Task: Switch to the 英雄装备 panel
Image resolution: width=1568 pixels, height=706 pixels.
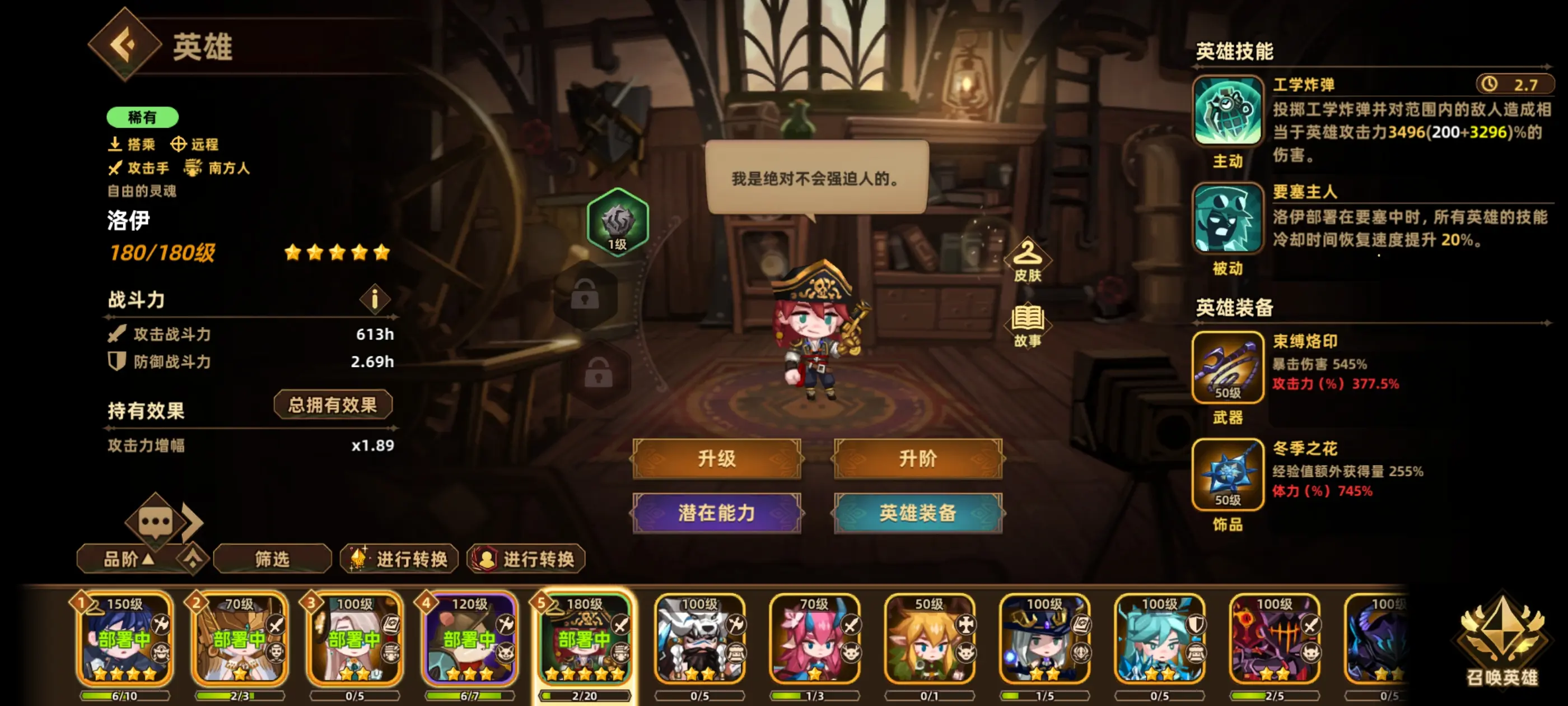Action: click(917, 513)
